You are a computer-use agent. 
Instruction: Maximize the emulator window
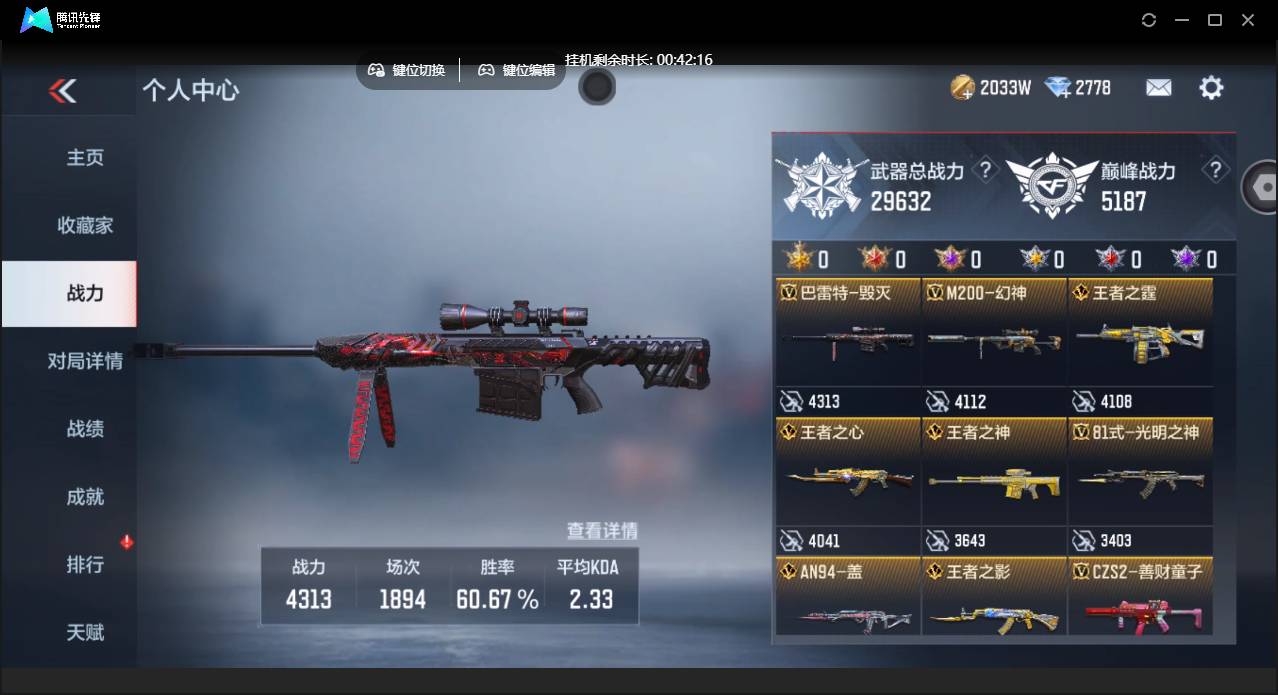(x=1215, y=20)
